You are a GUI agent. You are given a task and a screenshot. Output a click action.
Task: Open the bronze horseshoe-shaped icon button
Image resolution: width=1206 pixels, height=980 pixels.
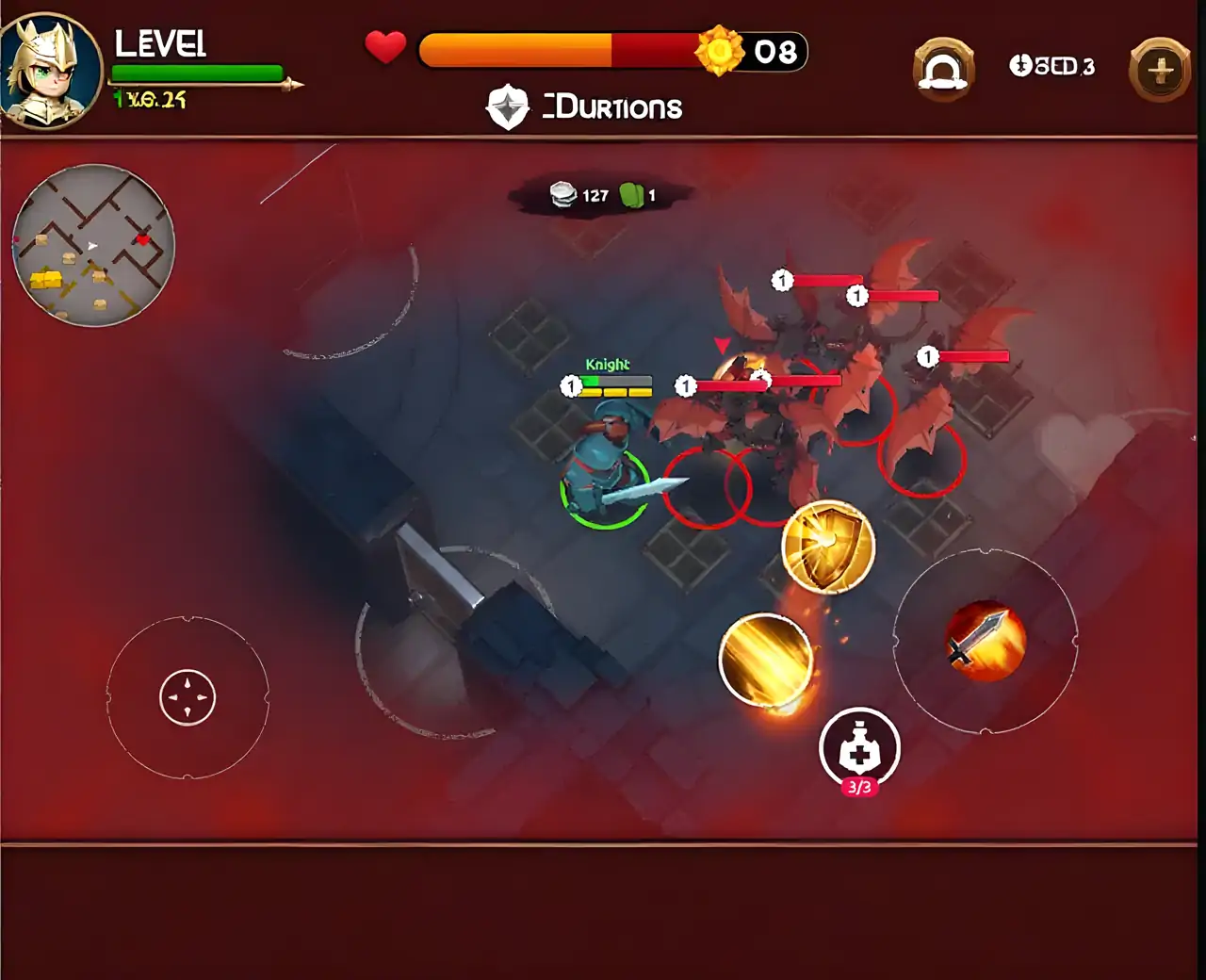click(943, 70)
